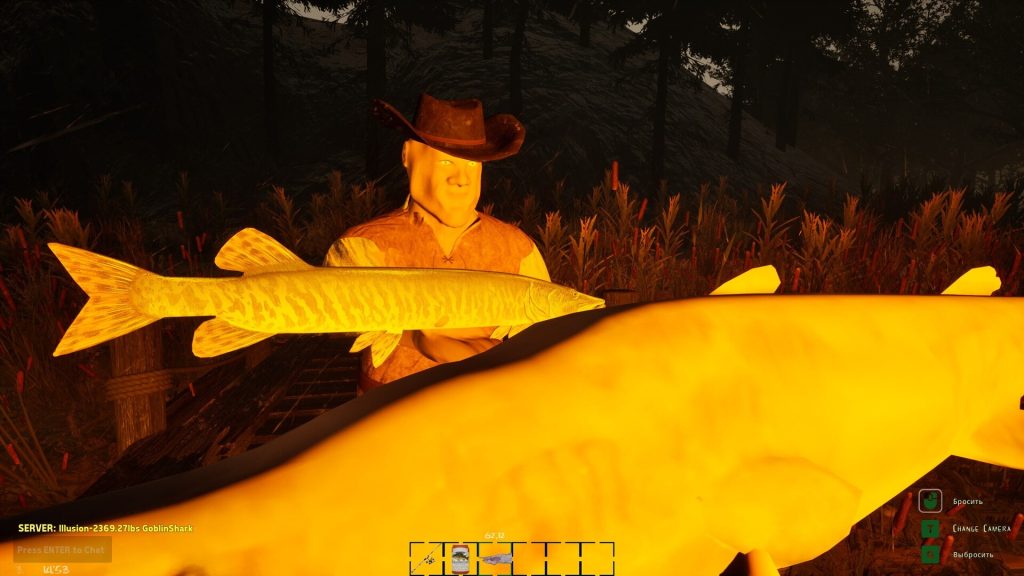Select the bait can hotbar slot
This screenshot has width=1024, height=576.
[460, 557]
